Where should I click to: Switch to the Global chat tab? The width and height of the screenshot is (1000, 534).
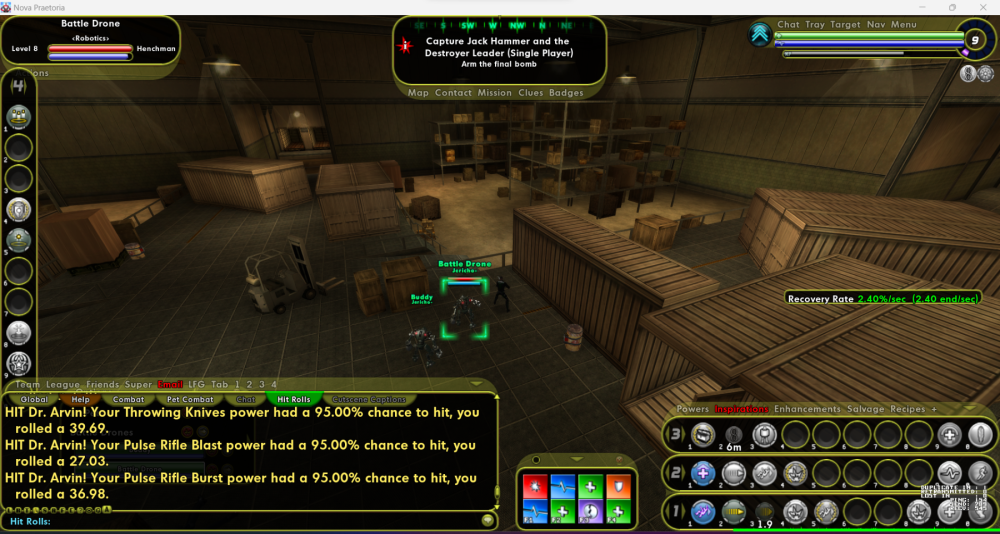coord(34,400)
